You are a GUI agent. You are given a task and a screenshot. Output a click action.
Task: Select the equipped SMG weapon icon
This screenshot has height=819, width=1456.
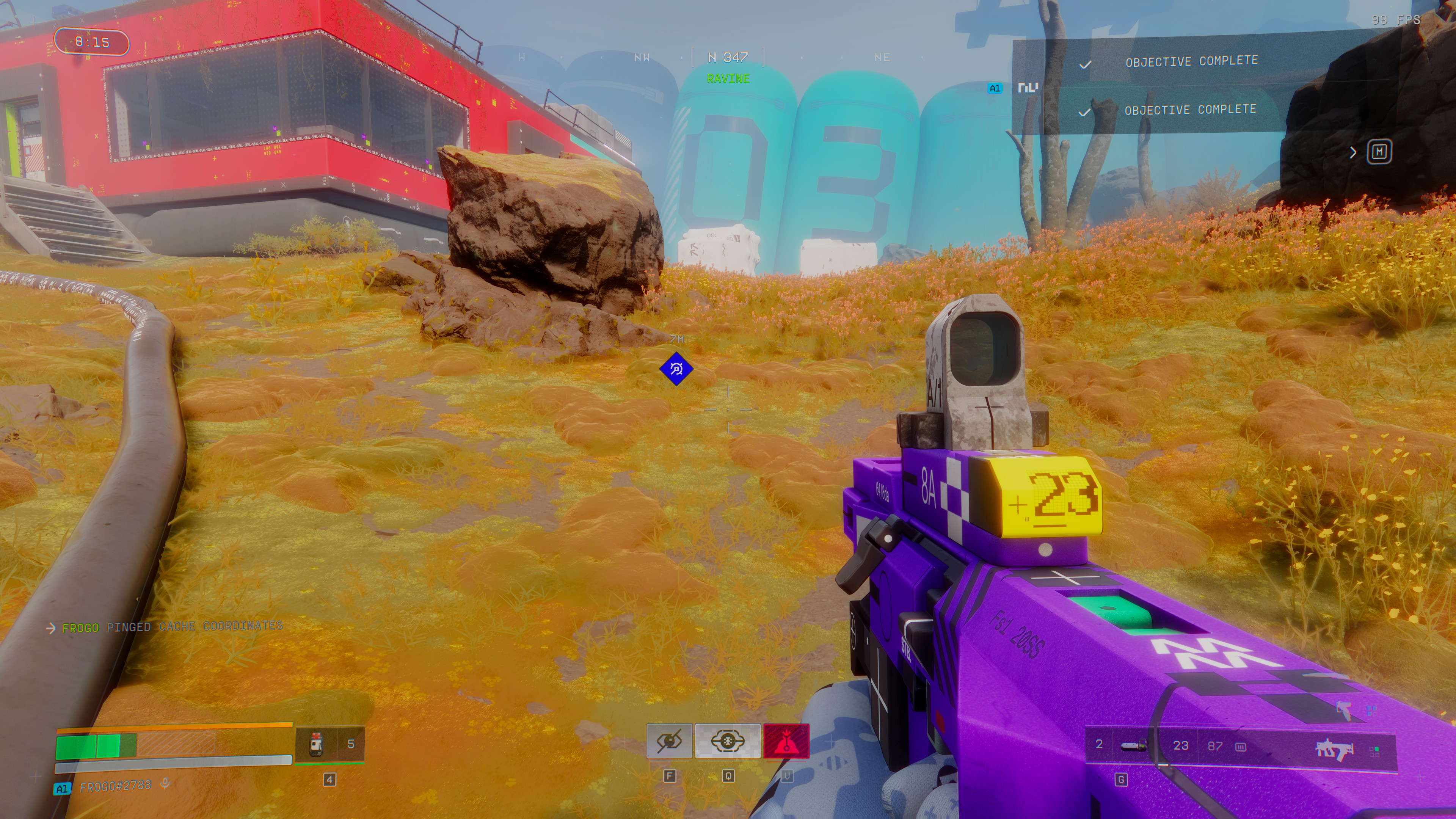[1335, 749]
